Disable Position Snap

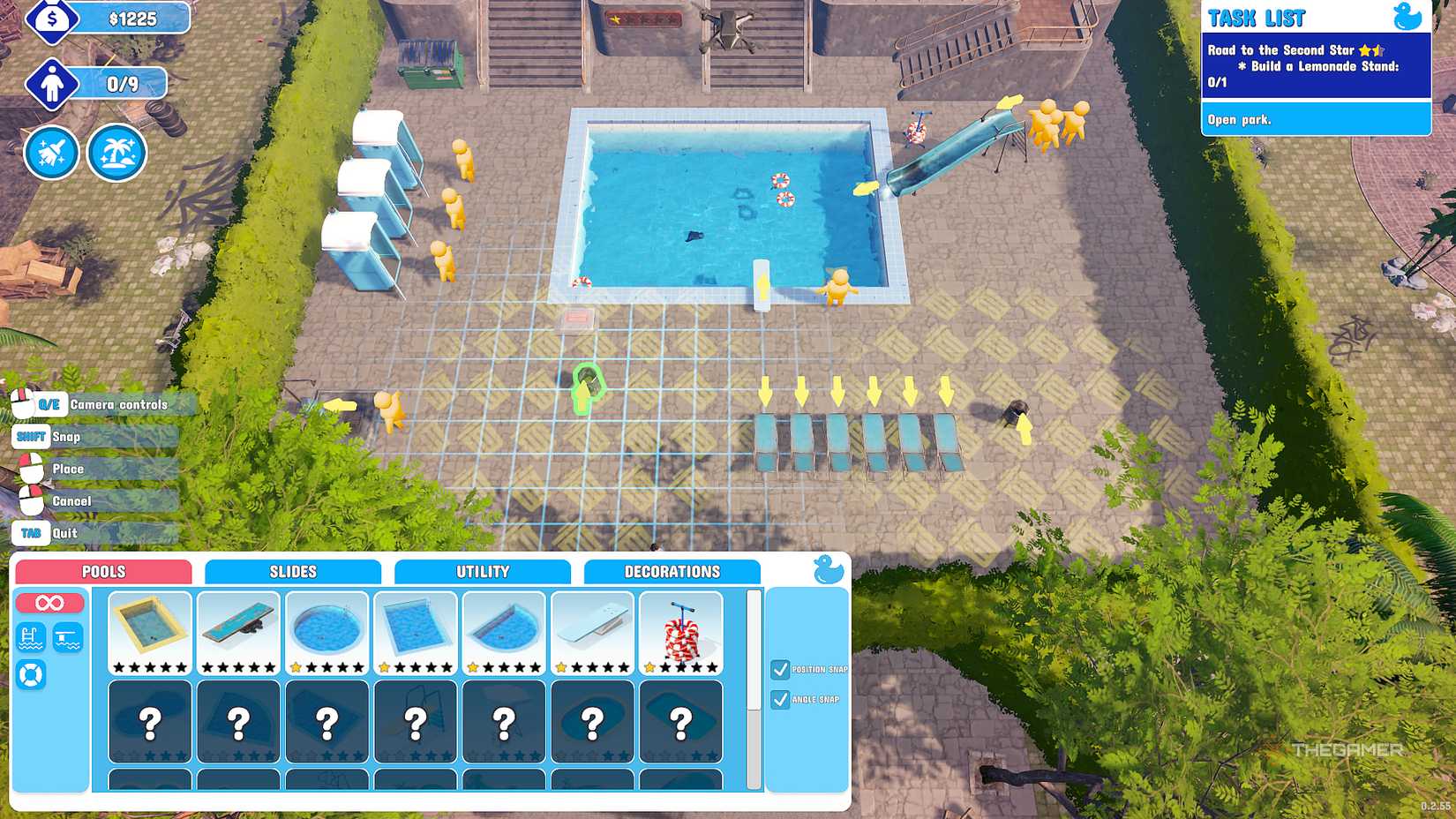(782, 669)
